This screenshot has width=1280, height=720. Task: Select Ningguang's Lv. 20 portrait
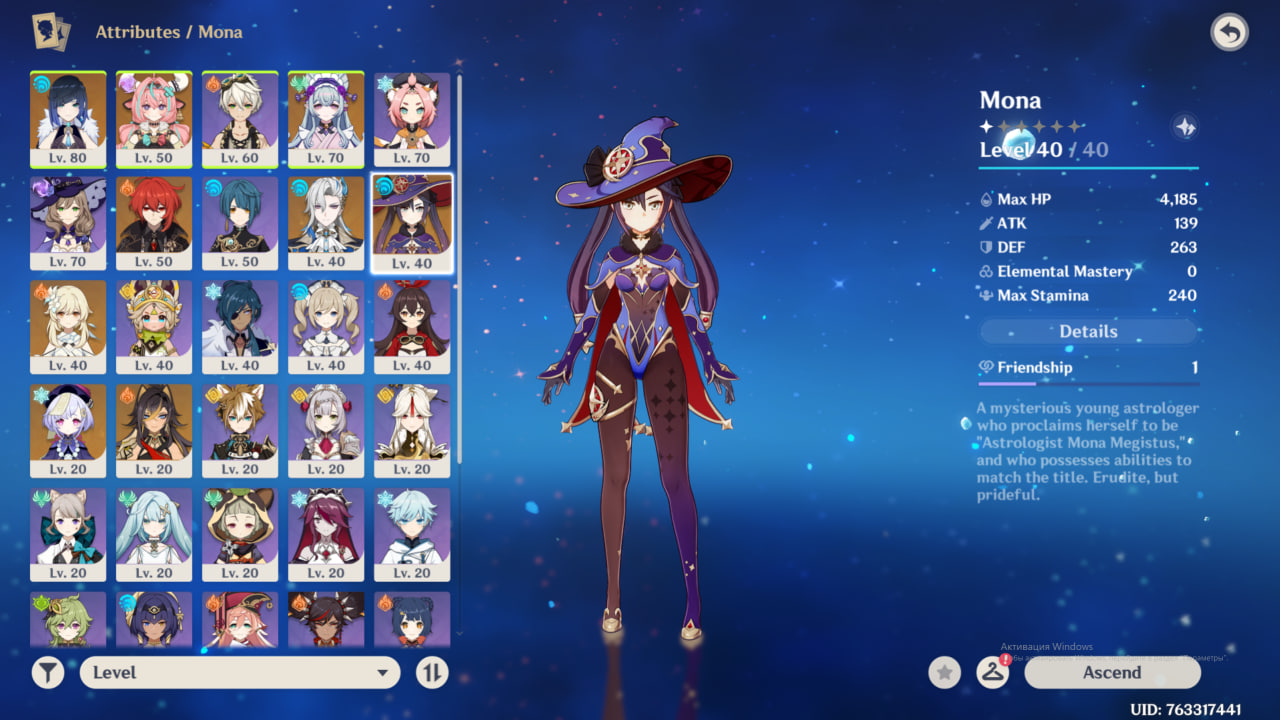click(412, 431)
